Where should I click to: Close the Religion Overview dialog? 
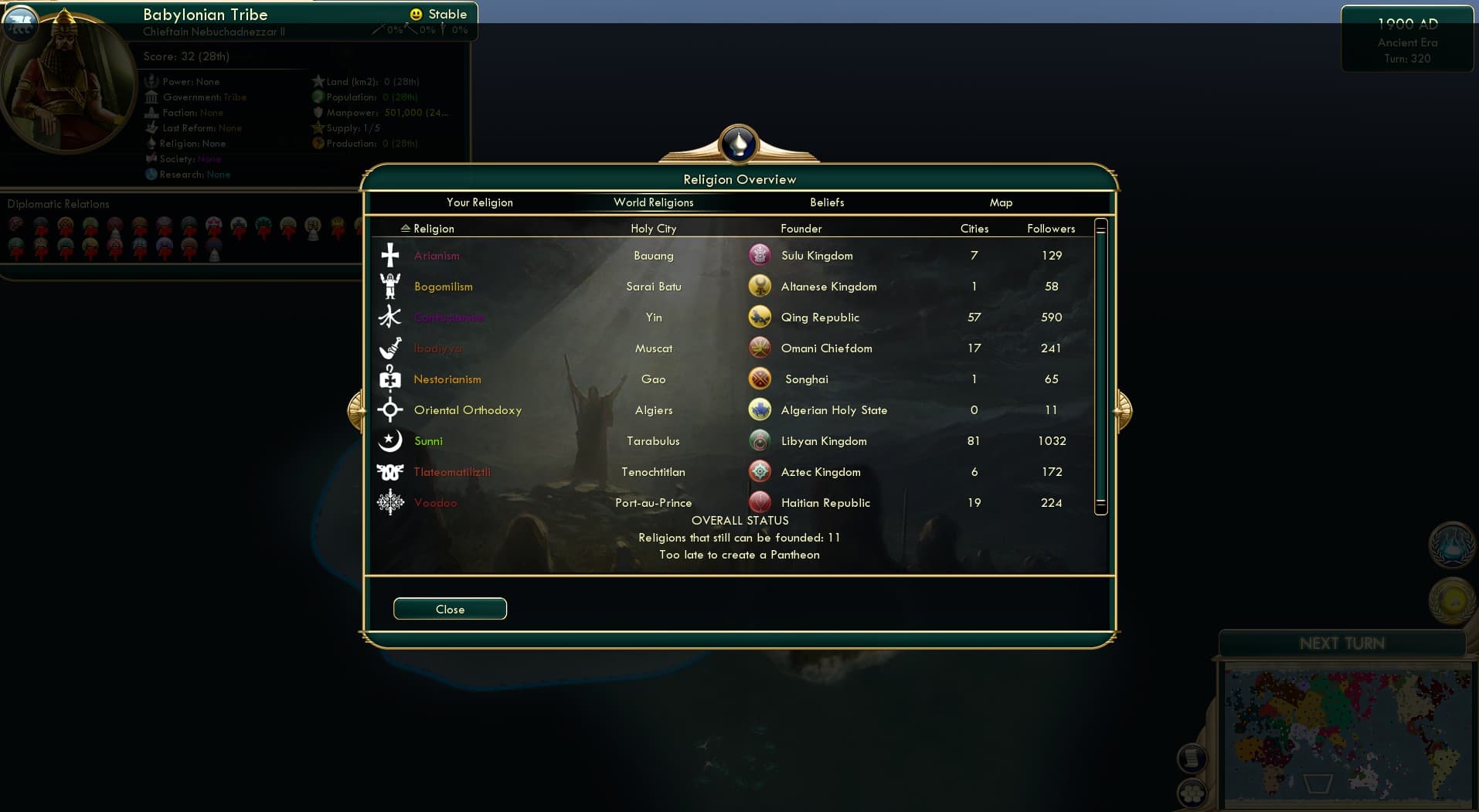tap(450, 609)
